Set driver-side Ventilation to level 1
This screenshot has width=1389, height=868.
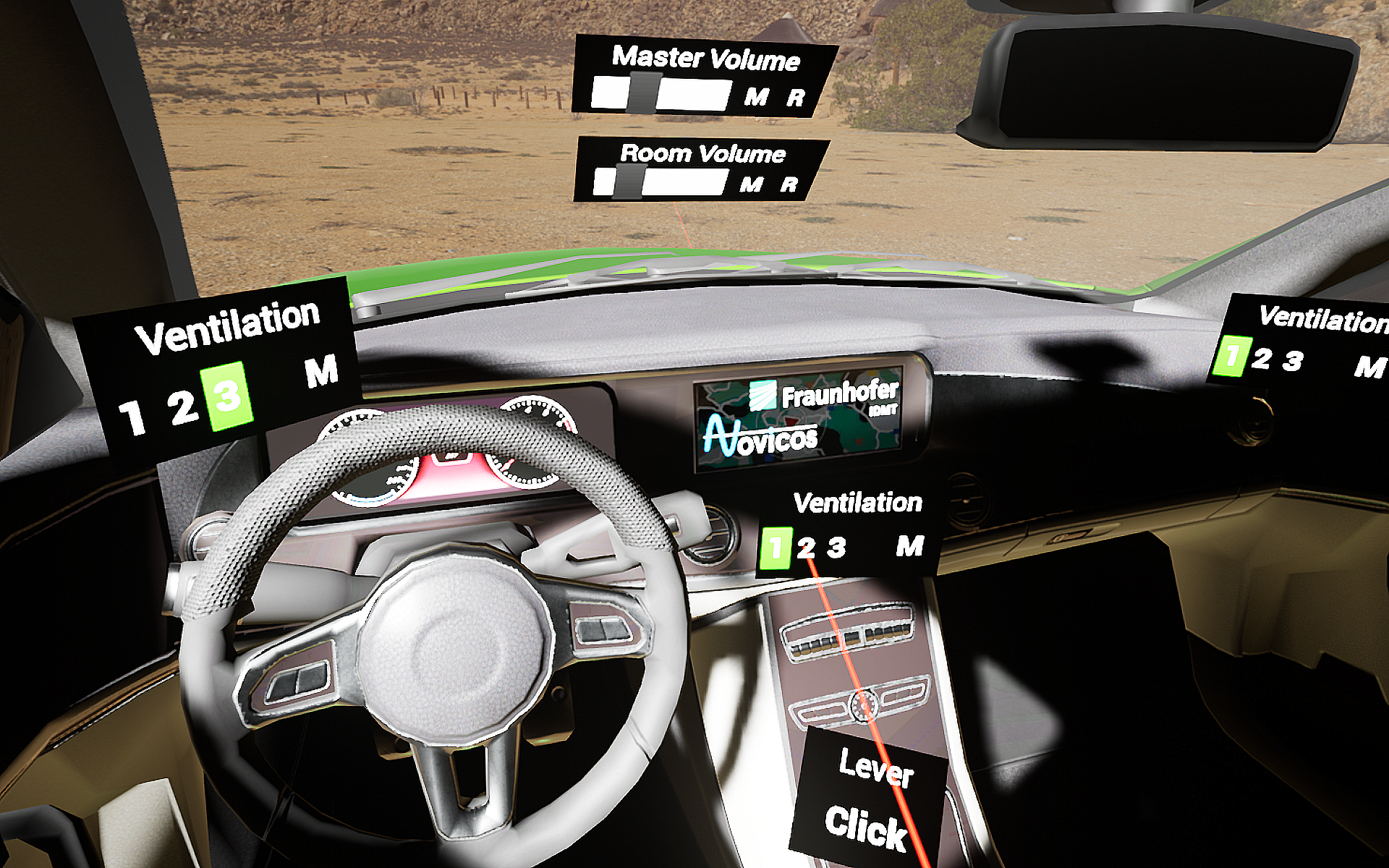(132, 417)
